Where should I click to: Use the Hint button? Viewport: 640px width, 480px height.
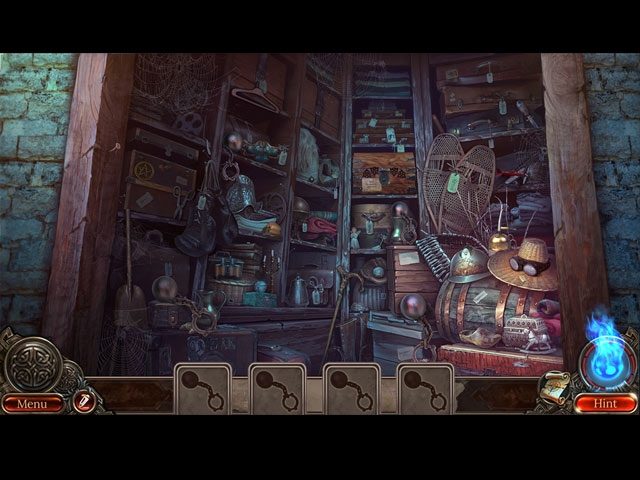605,404
